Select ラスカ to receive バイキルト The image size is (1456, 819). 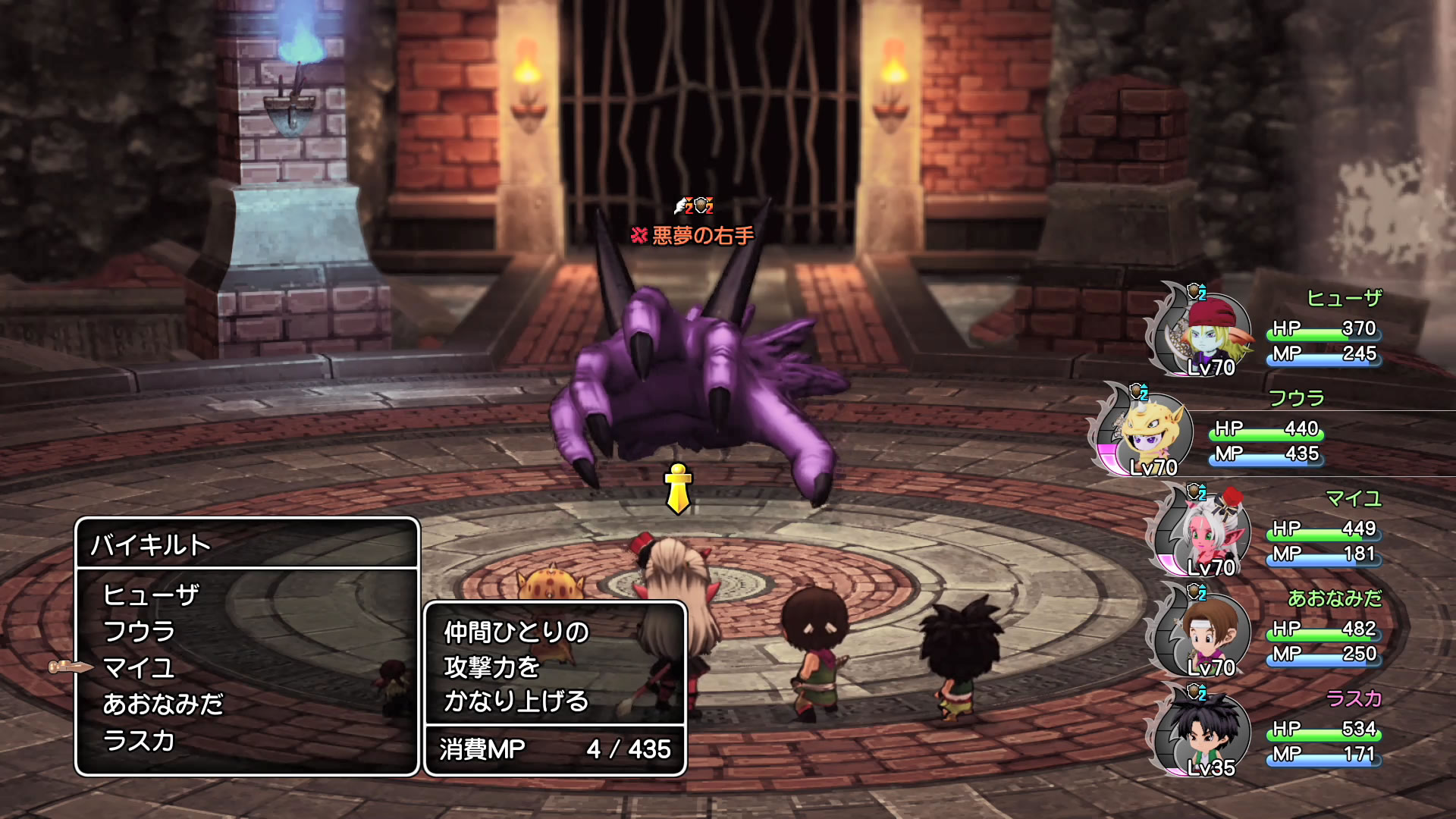(140, 741)
